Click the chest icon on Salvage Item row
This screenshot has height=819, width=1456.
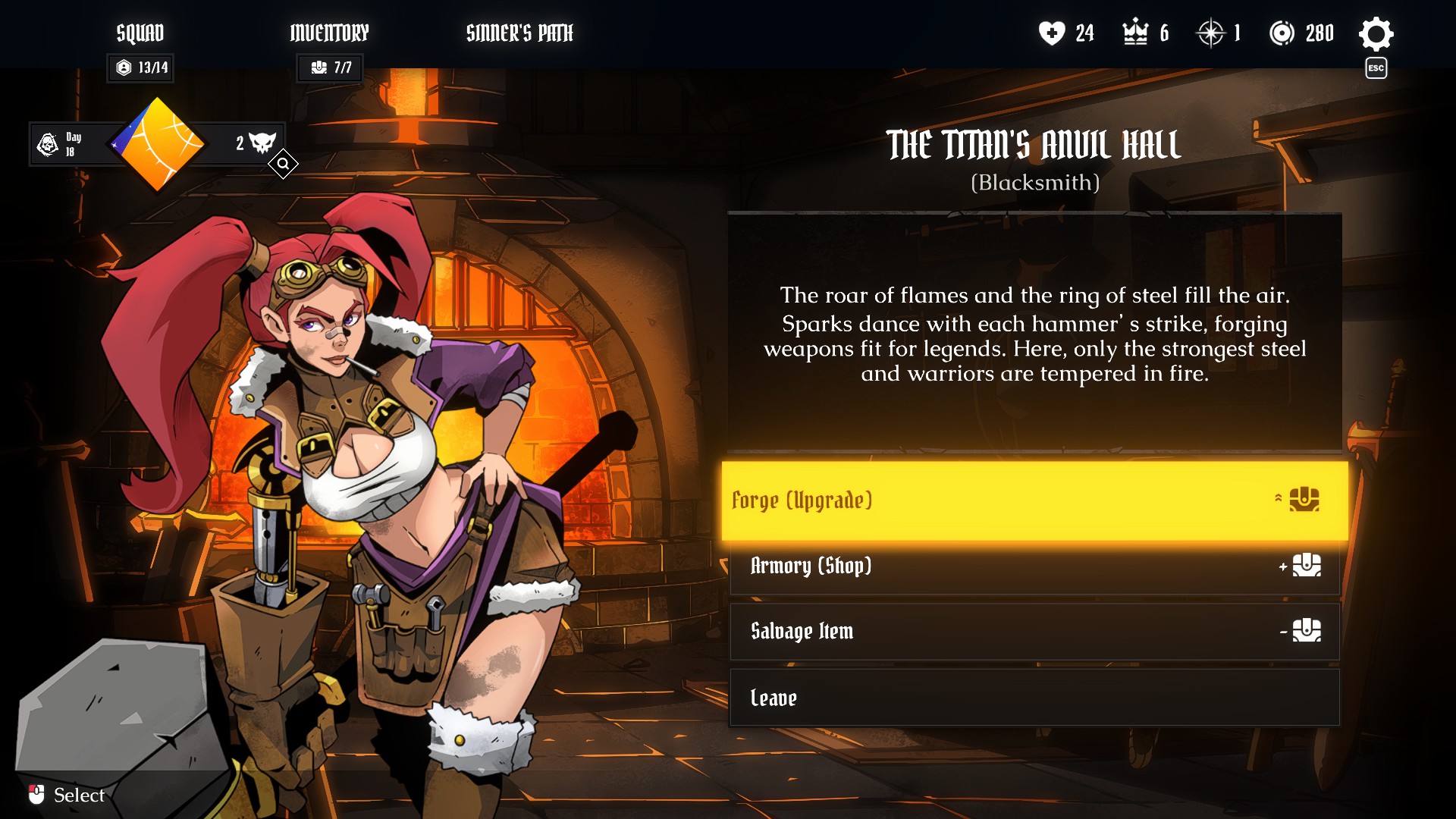(x=1307, y=631)
